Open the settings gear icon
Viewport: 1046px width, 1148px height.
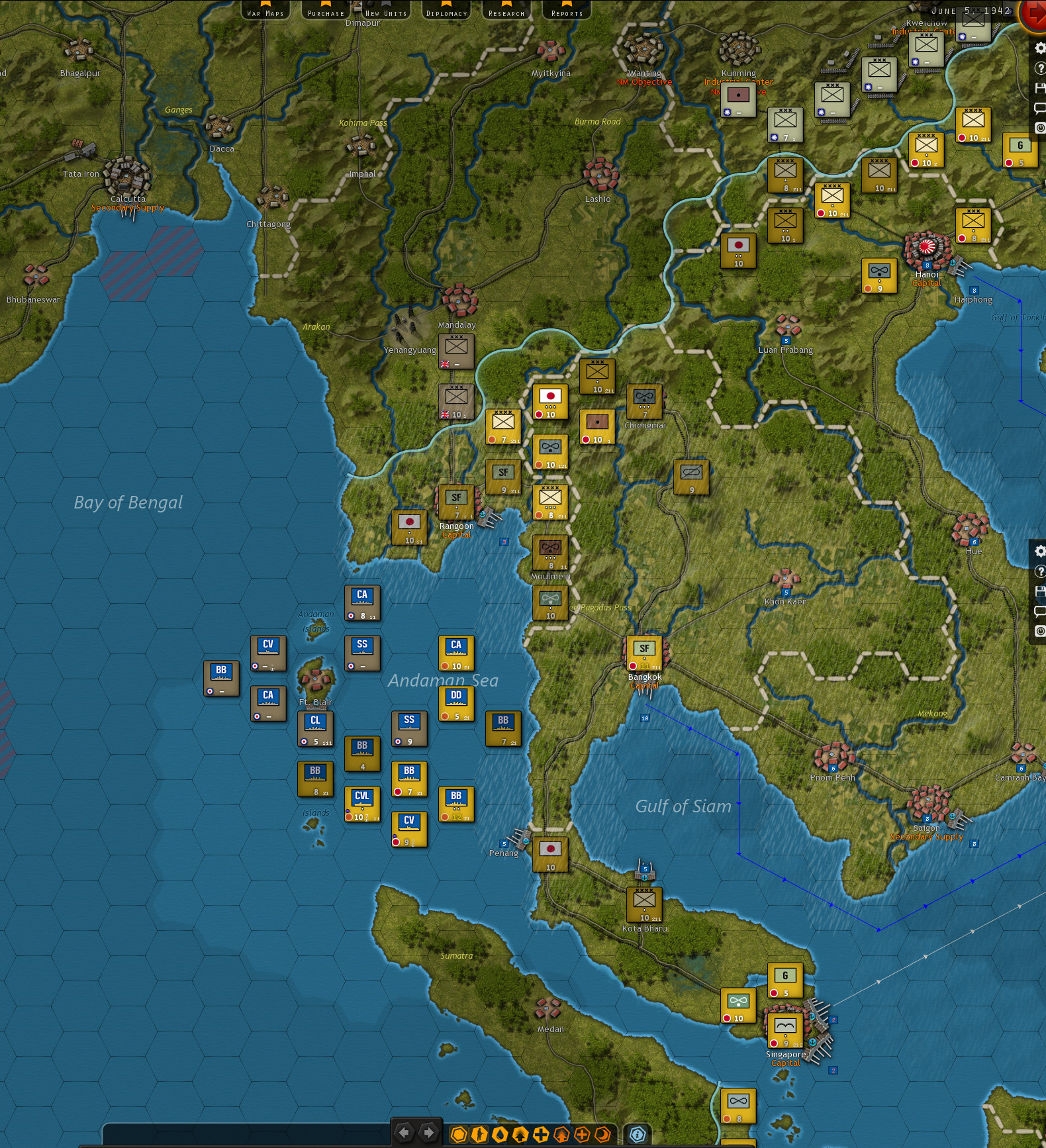[x=1040, y=48]
